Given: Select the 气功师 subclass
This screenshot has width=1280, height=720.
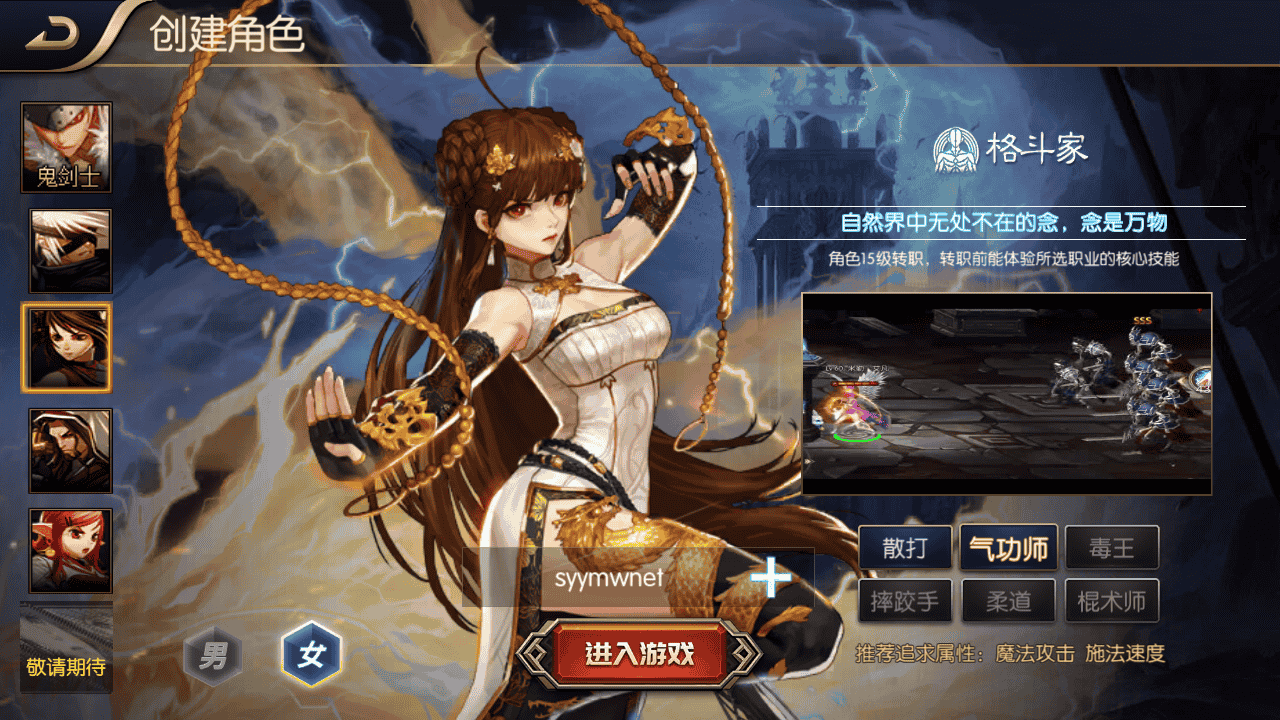Looking at the screenshot, I should [1009, 548].
